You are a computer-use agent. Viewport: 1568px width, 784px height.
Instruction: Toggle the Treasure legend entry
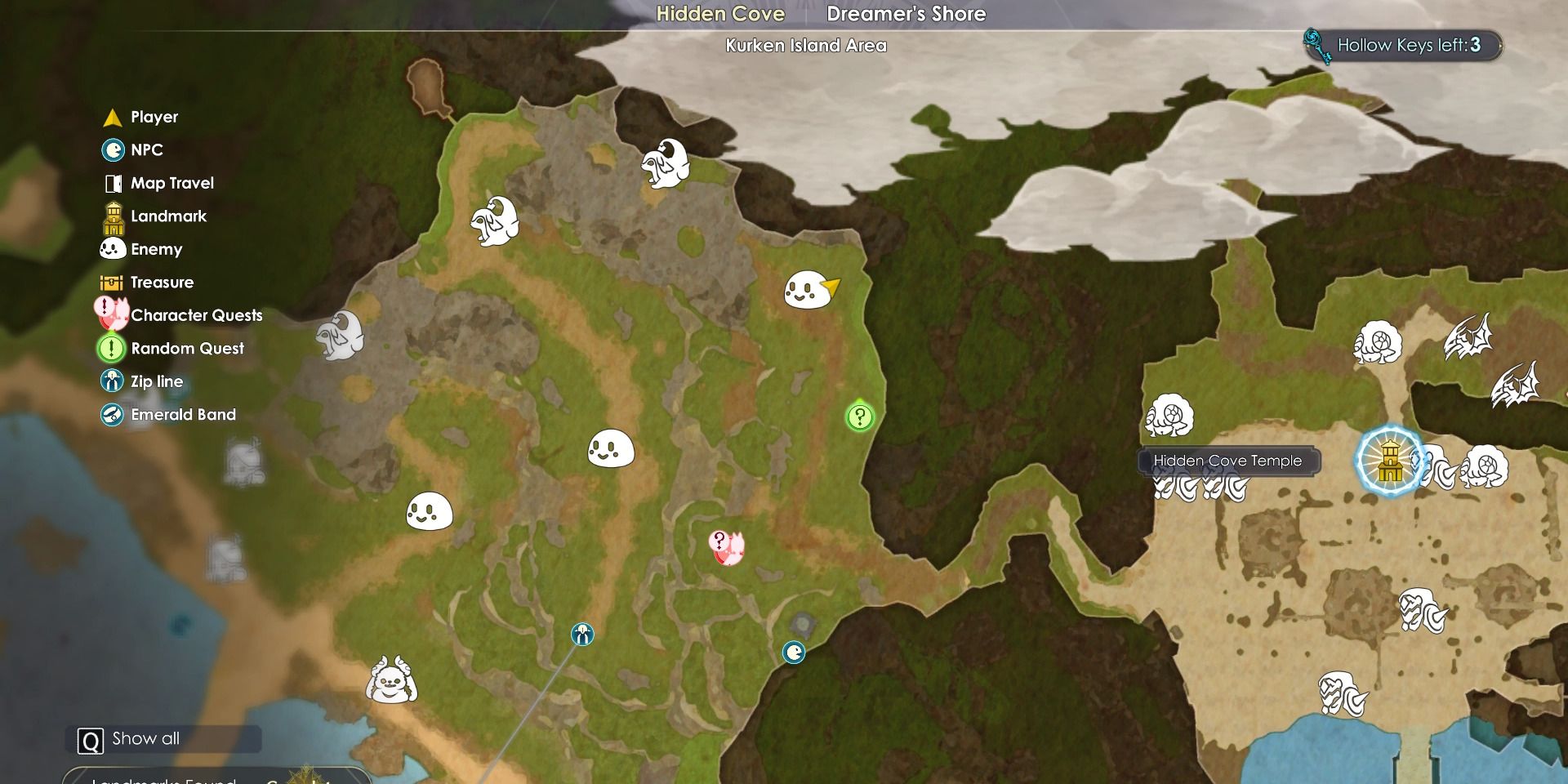tap(162, 283)
